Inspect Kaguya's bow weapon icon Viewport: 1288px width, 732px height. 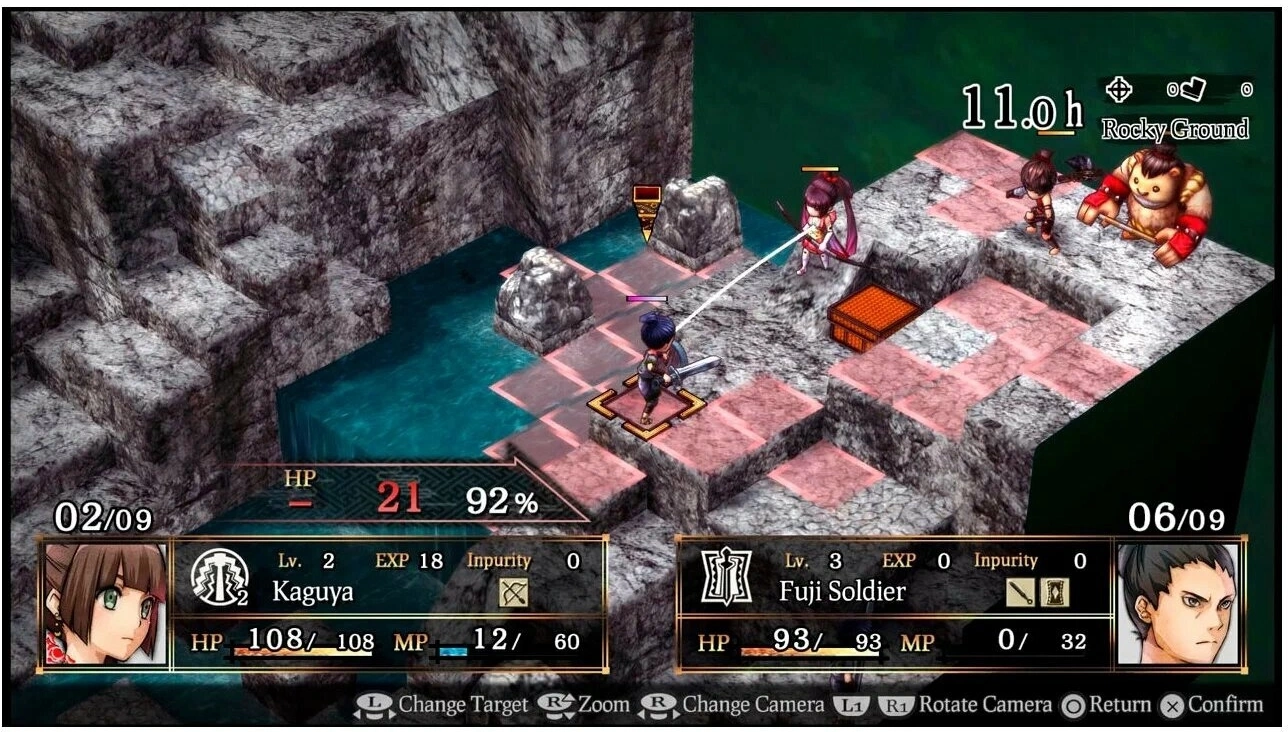coord(514,592)
